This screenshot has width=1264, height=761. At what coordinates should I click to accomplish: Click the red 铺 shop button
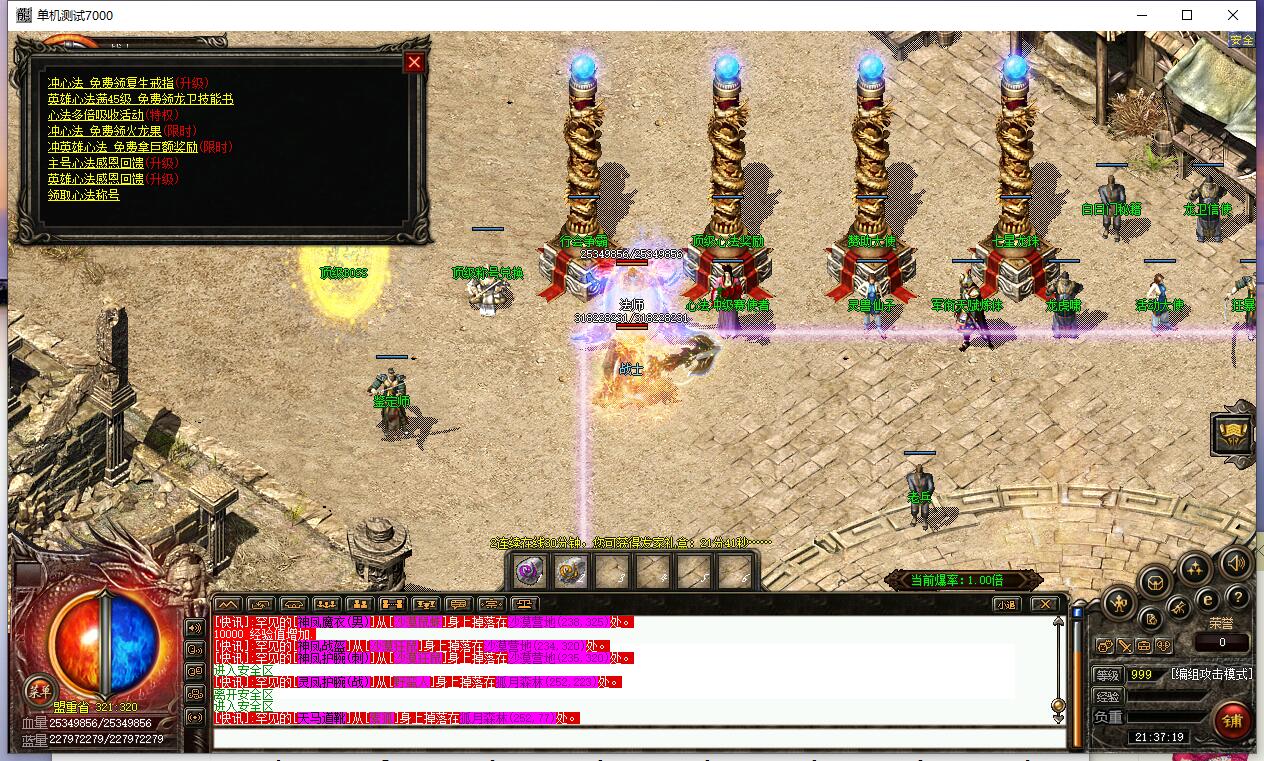pos(1232,721)
